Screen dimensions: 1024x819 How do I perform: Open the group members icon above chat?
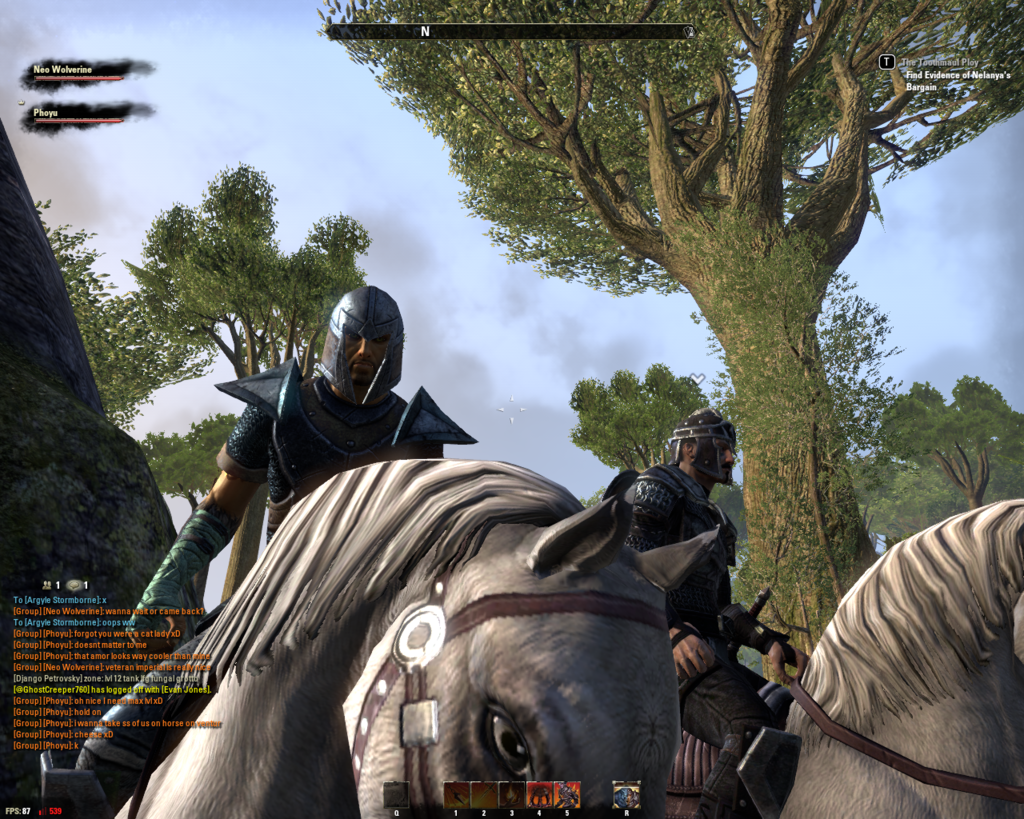pos(47,585)
